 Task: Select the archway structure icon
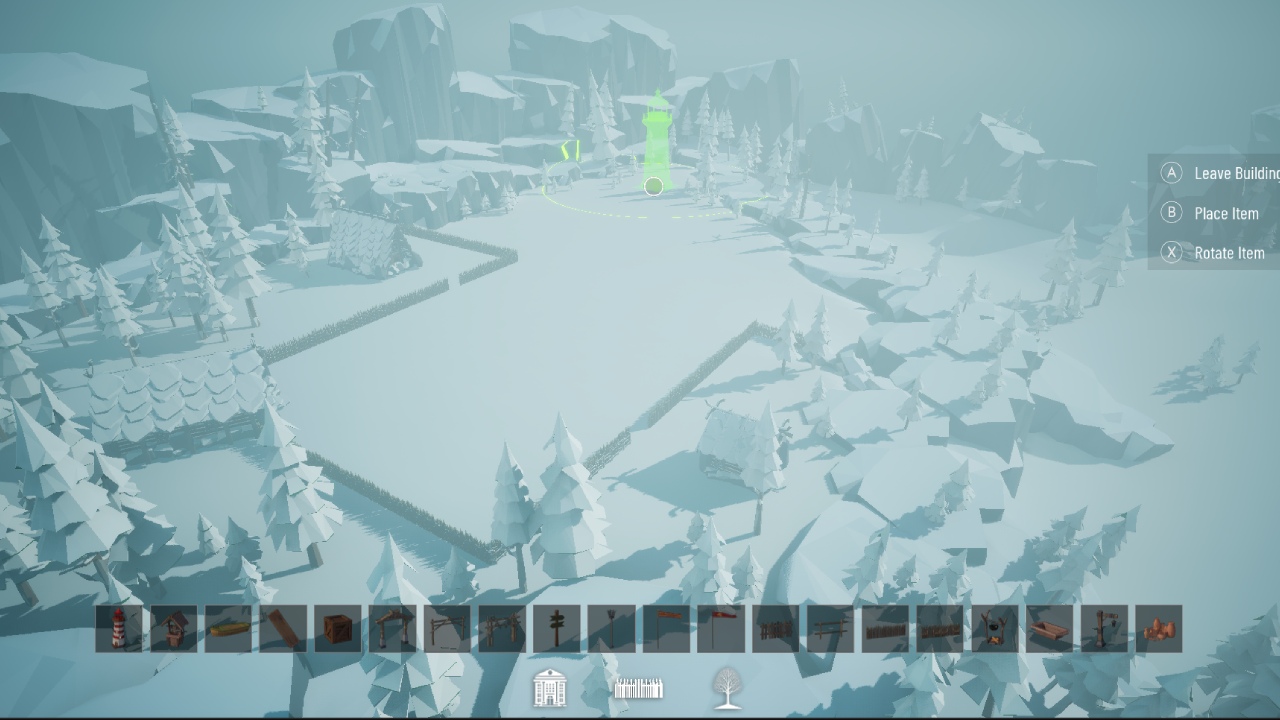click(x=390, y=630)
